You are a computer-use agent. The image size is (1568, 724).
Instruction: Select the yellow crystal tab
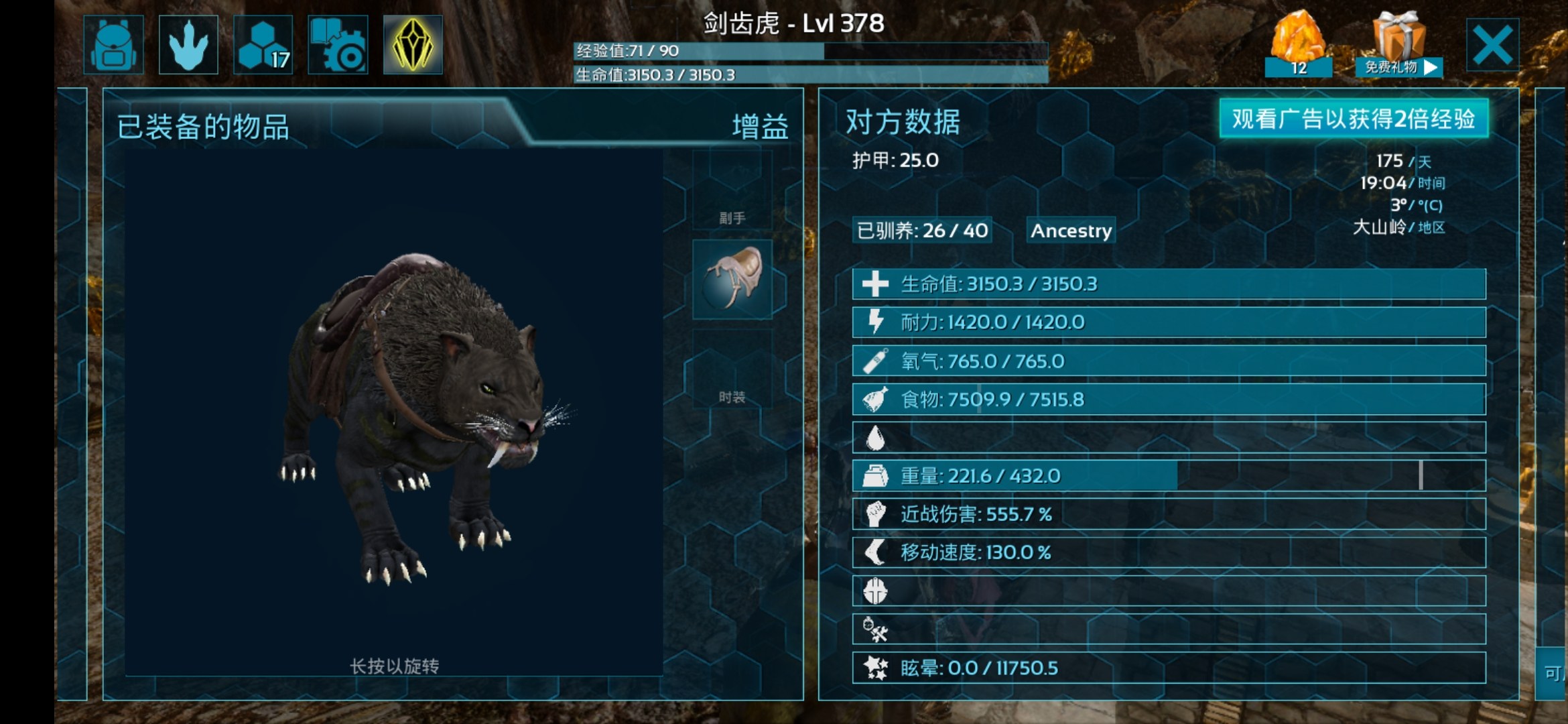(413, 45)
